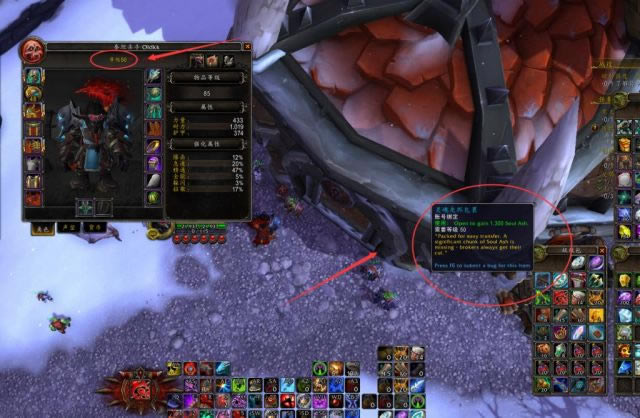Image resolution: width=640 pixels, height=418 pixels.
Task: Close the character info window
Action: click(247, 46)
